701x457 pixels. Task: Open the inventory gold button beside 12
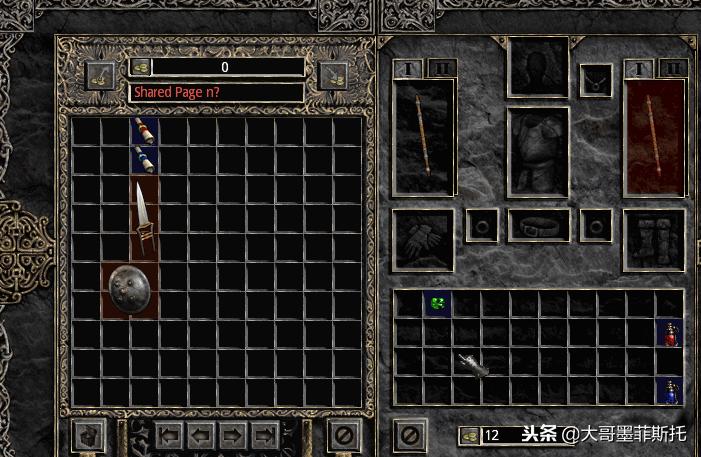click(469, 436)
